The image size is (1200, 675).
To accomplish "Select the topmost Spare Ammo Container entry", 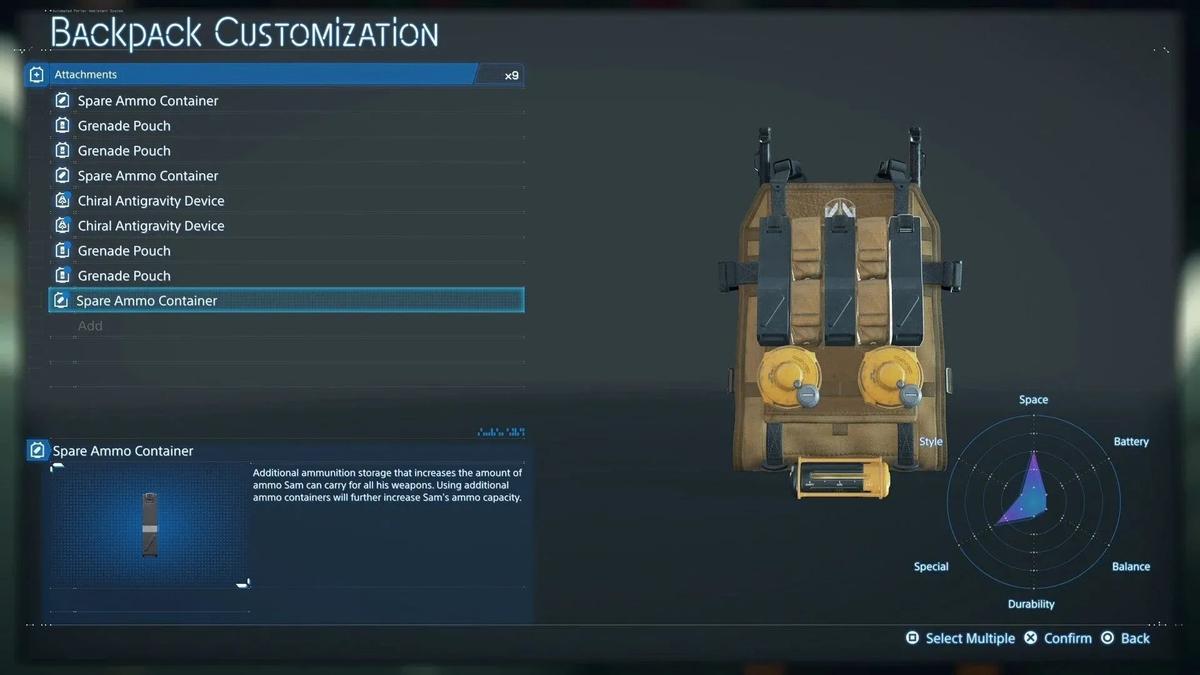I will pyautogui.click(x=148, y=101).
